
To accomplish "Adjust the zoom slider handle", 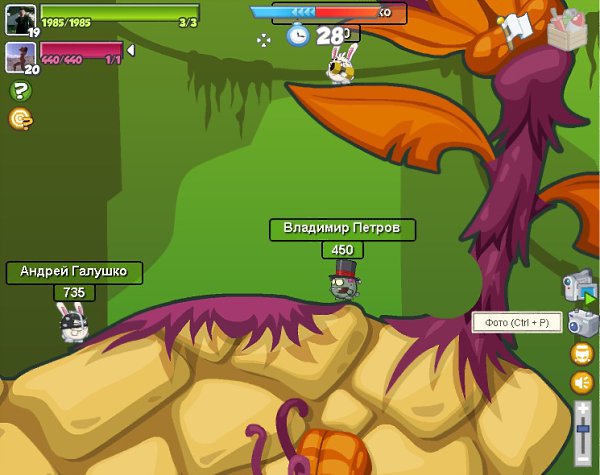I will click(583, 431).
